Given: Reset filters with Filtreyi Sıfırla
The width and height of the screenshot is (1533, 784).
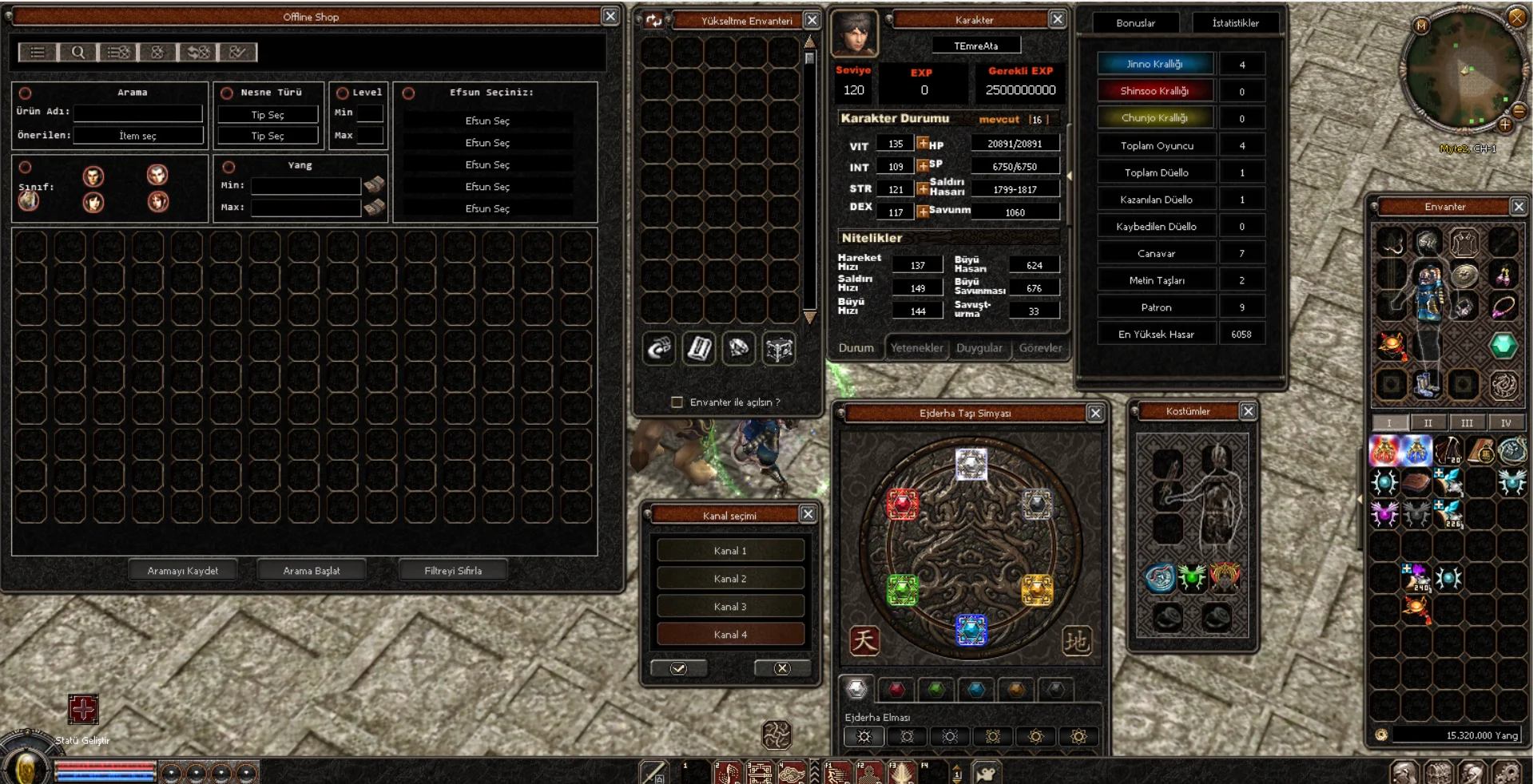Looking at the screenshot, I should (453, 570).
